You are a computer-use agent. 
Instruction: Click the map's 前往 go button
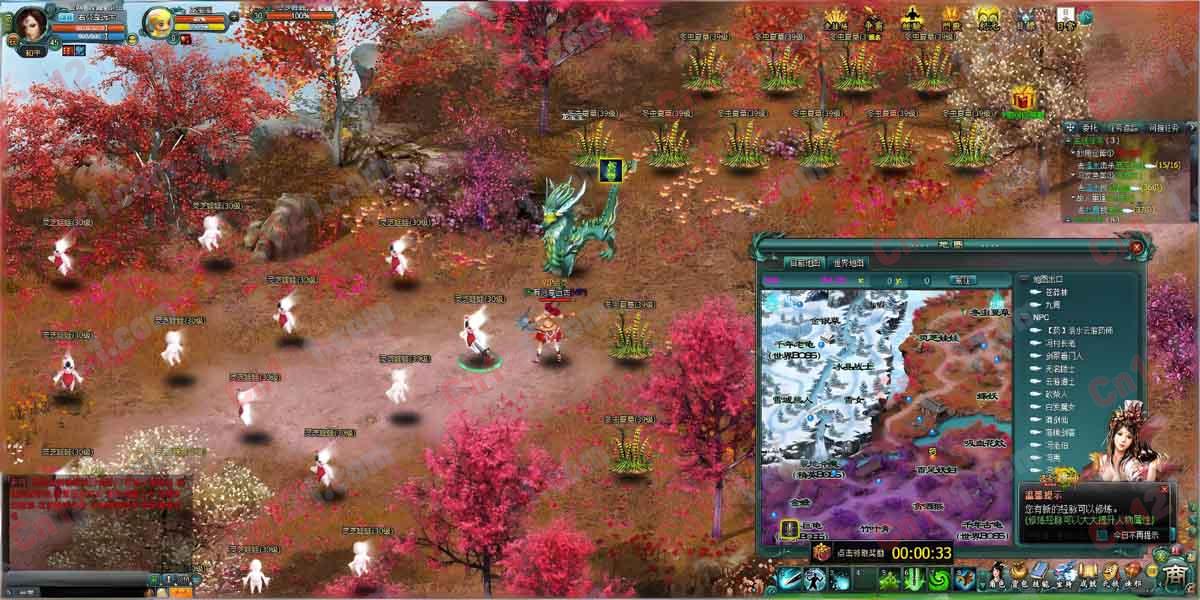961,280
